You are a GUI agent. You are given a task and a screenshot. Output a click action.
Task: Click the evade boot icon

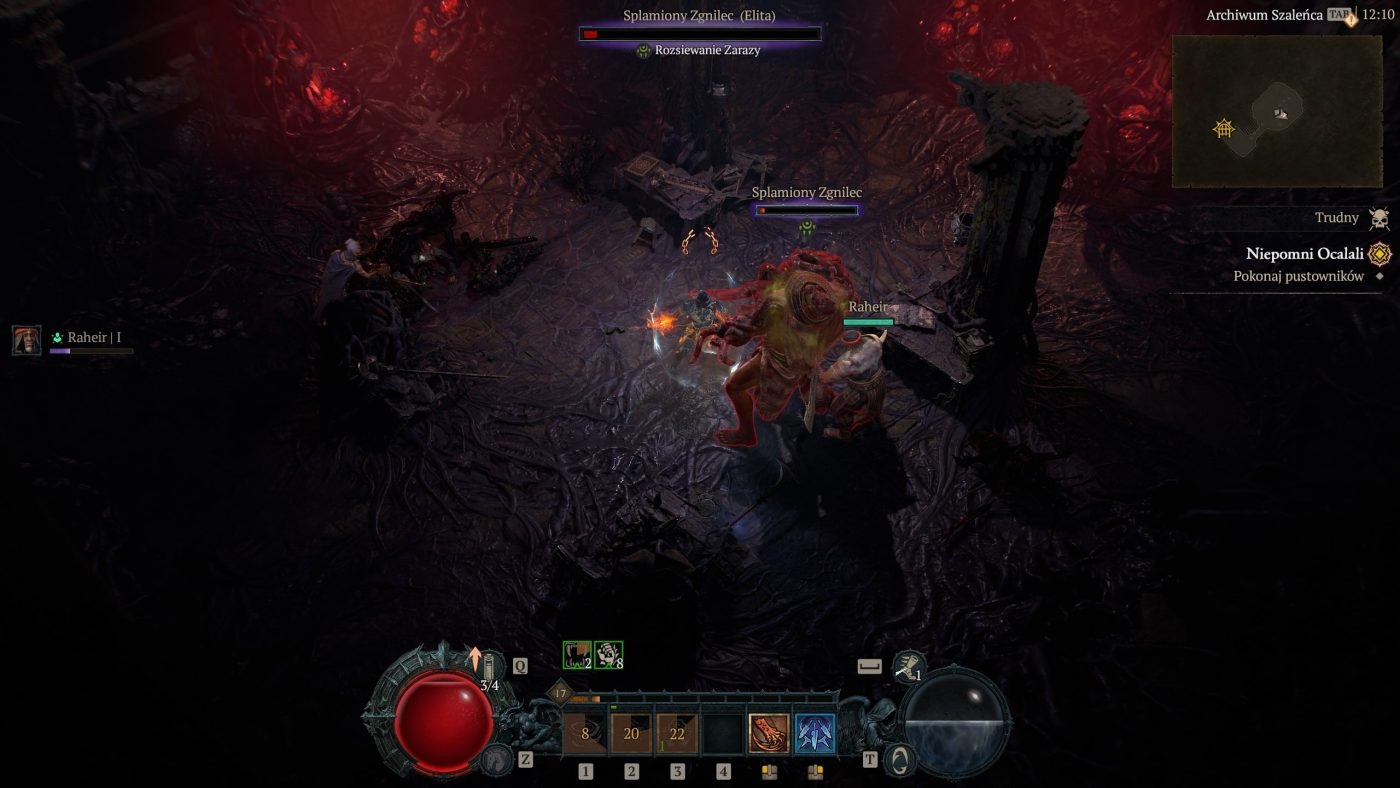pos(908,664)
